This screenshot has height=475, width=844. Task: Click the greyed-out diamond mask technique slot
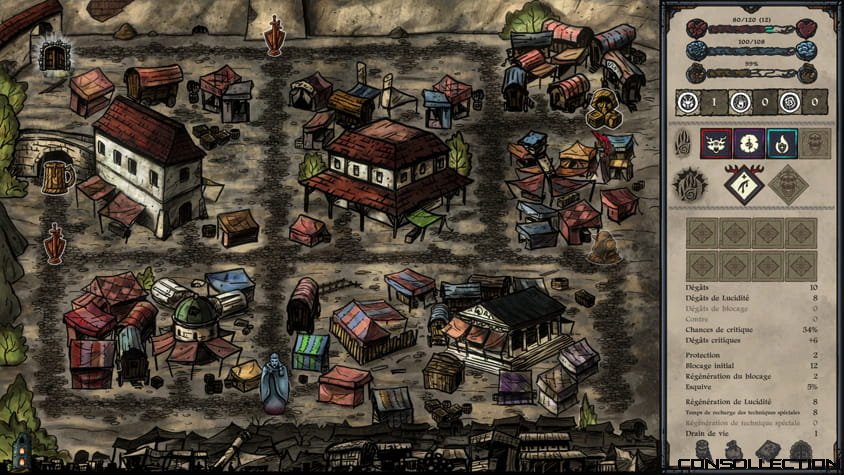pyautogui.click(x=787, y=184)
